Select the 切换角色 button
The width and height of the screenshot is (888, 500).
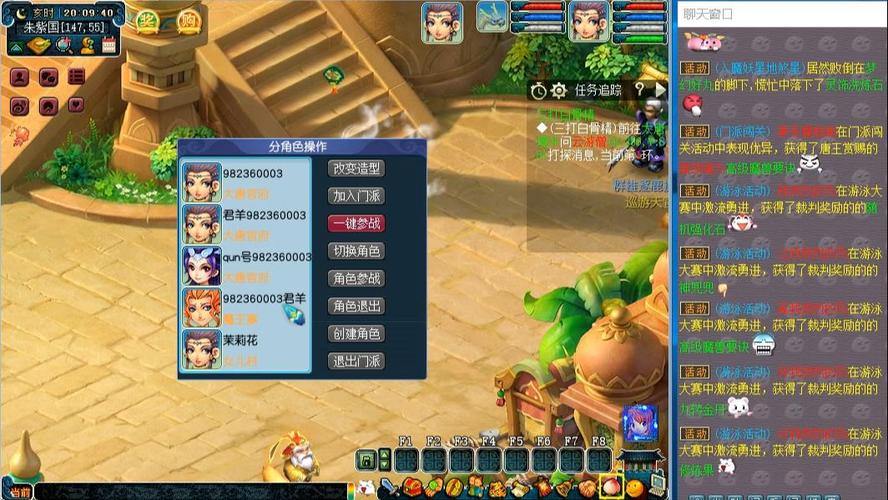tap(357, 251)
